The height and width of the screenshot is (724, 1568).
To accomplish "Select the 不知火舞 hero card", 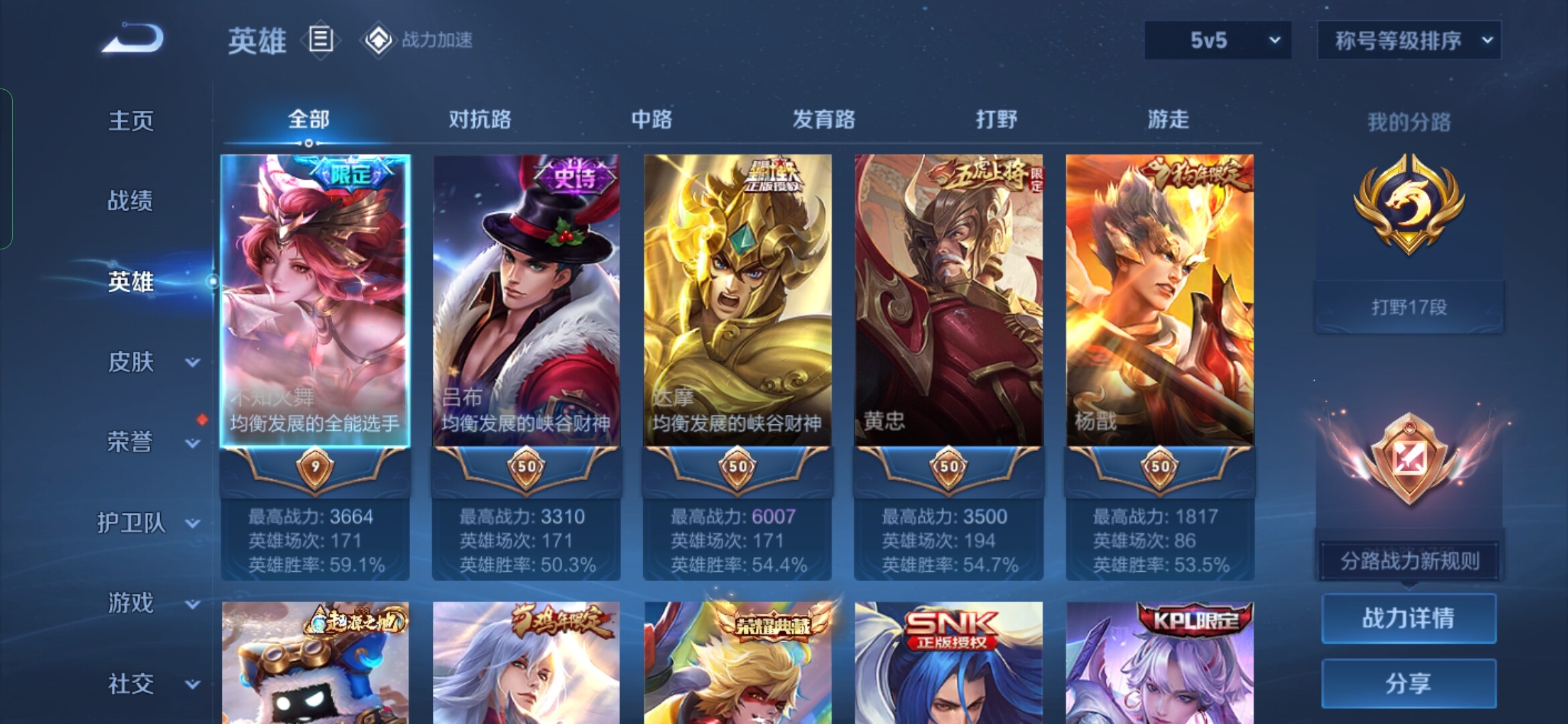I will tap(315, 300).
